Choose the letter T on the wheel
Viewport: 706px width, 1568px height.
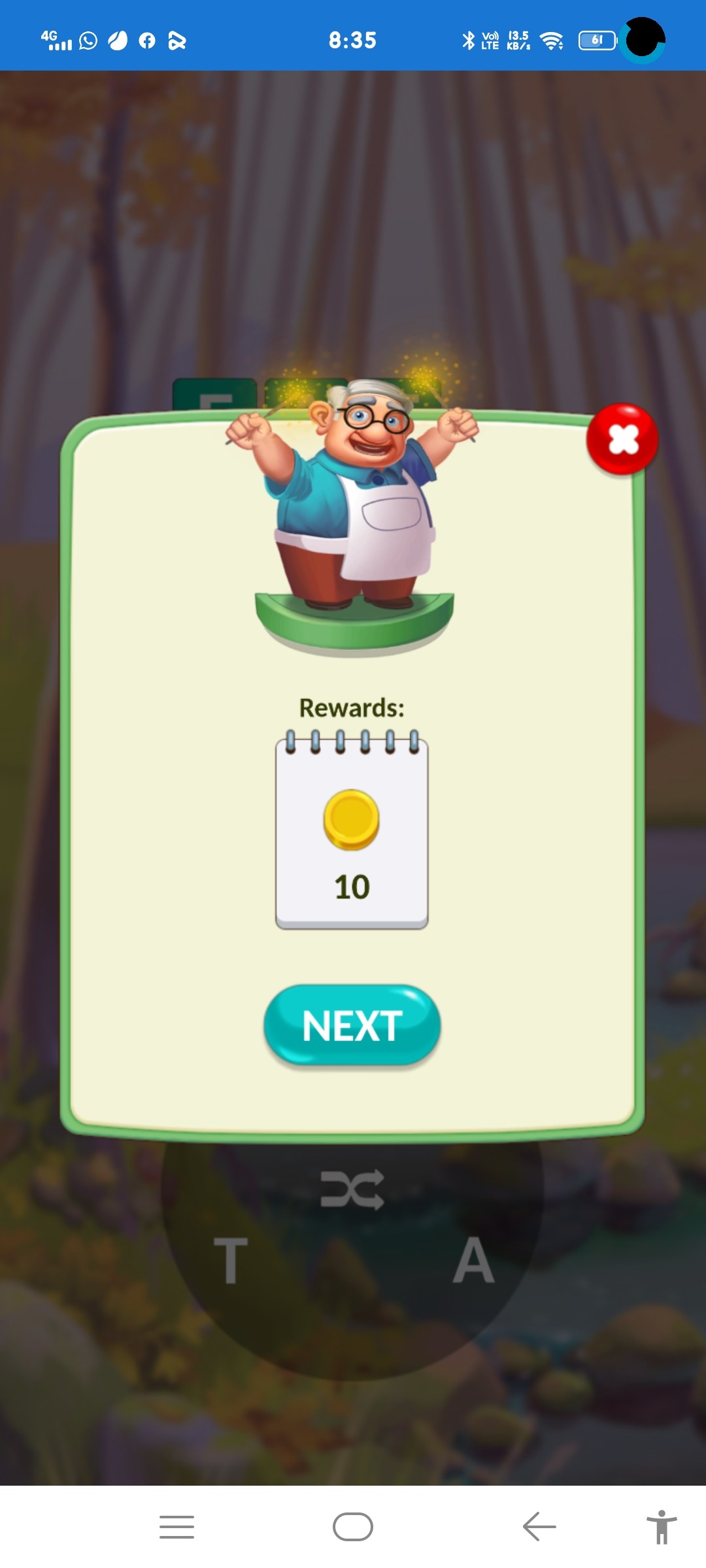point(231,1260)
